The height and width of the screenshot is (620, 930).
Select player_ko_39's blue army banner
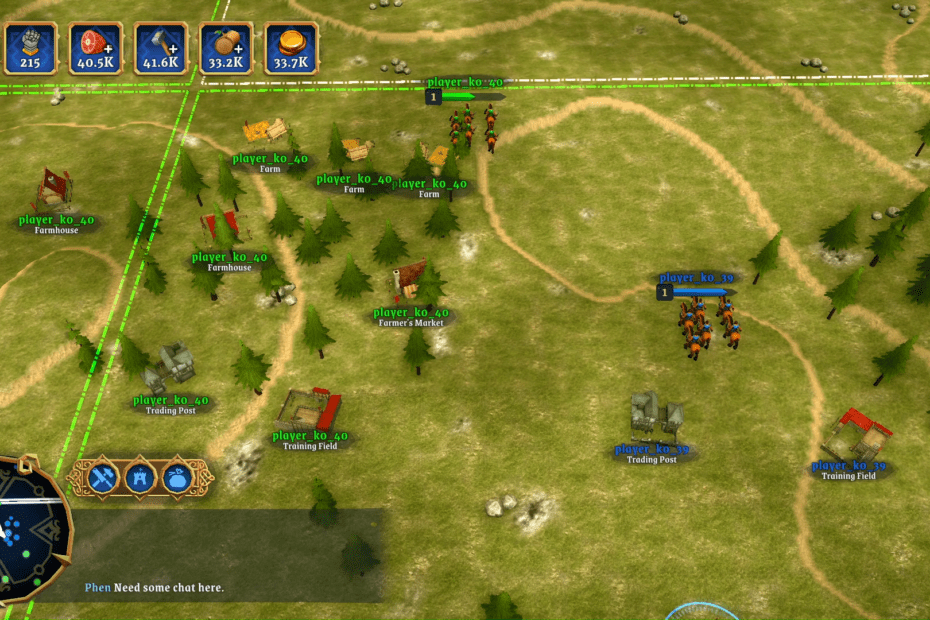697,292
